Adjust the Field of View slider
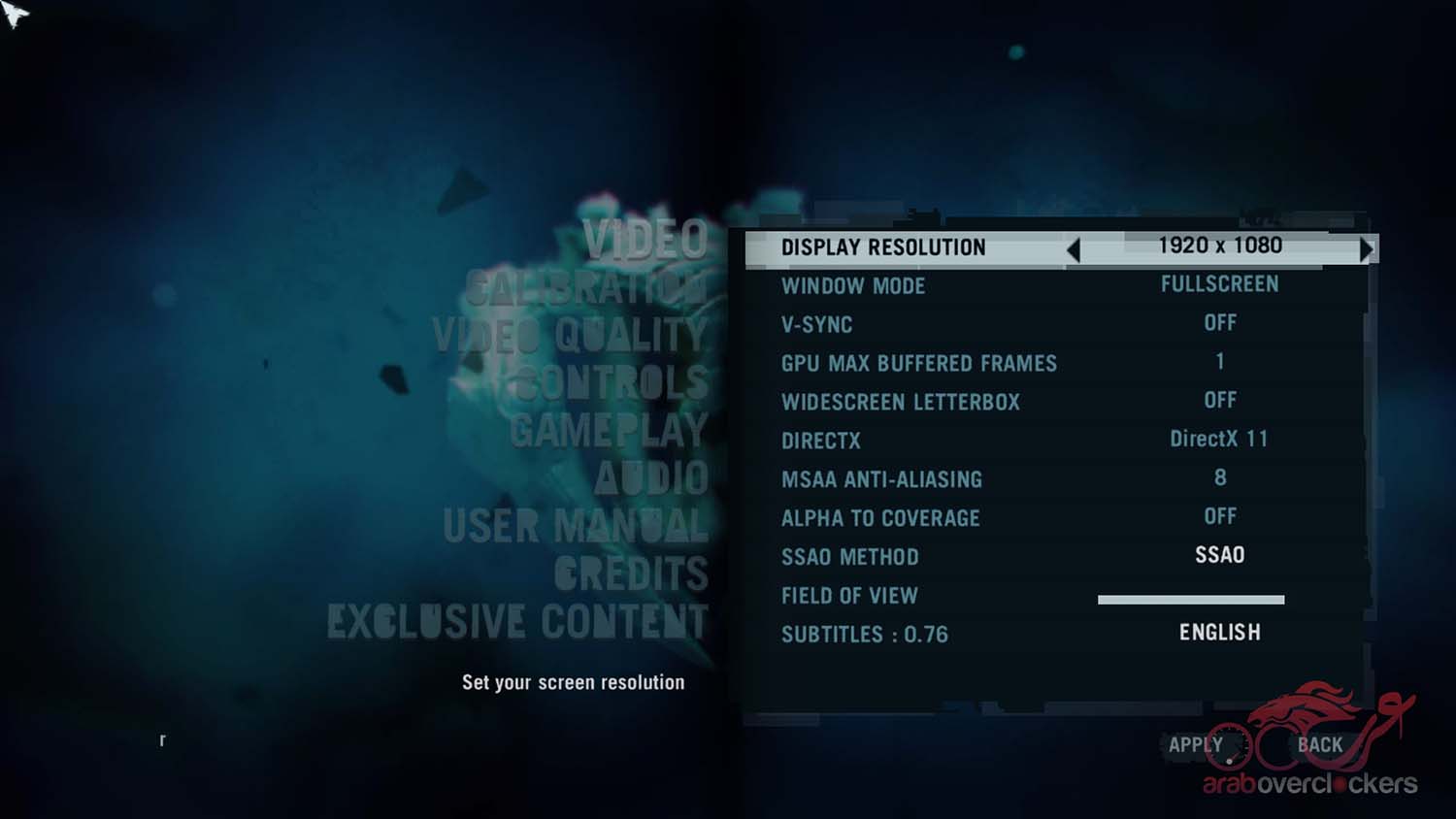The image size is (1456, 819). (x=1190, y=600)
